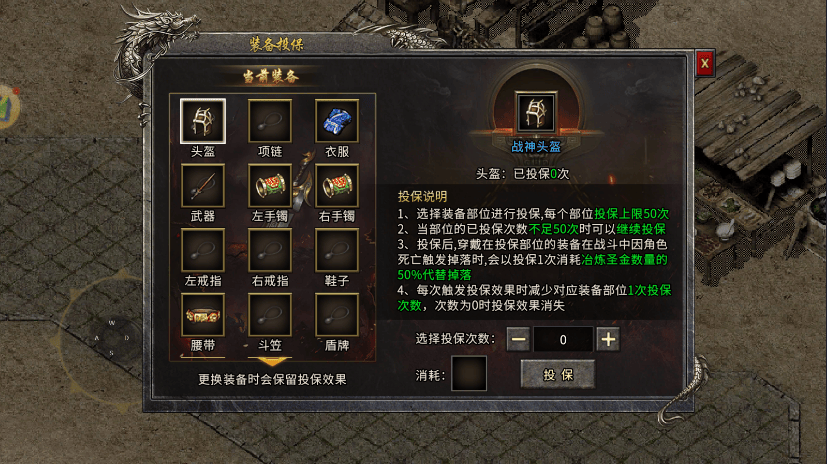Click the insurance count number field

pos(563,339)
